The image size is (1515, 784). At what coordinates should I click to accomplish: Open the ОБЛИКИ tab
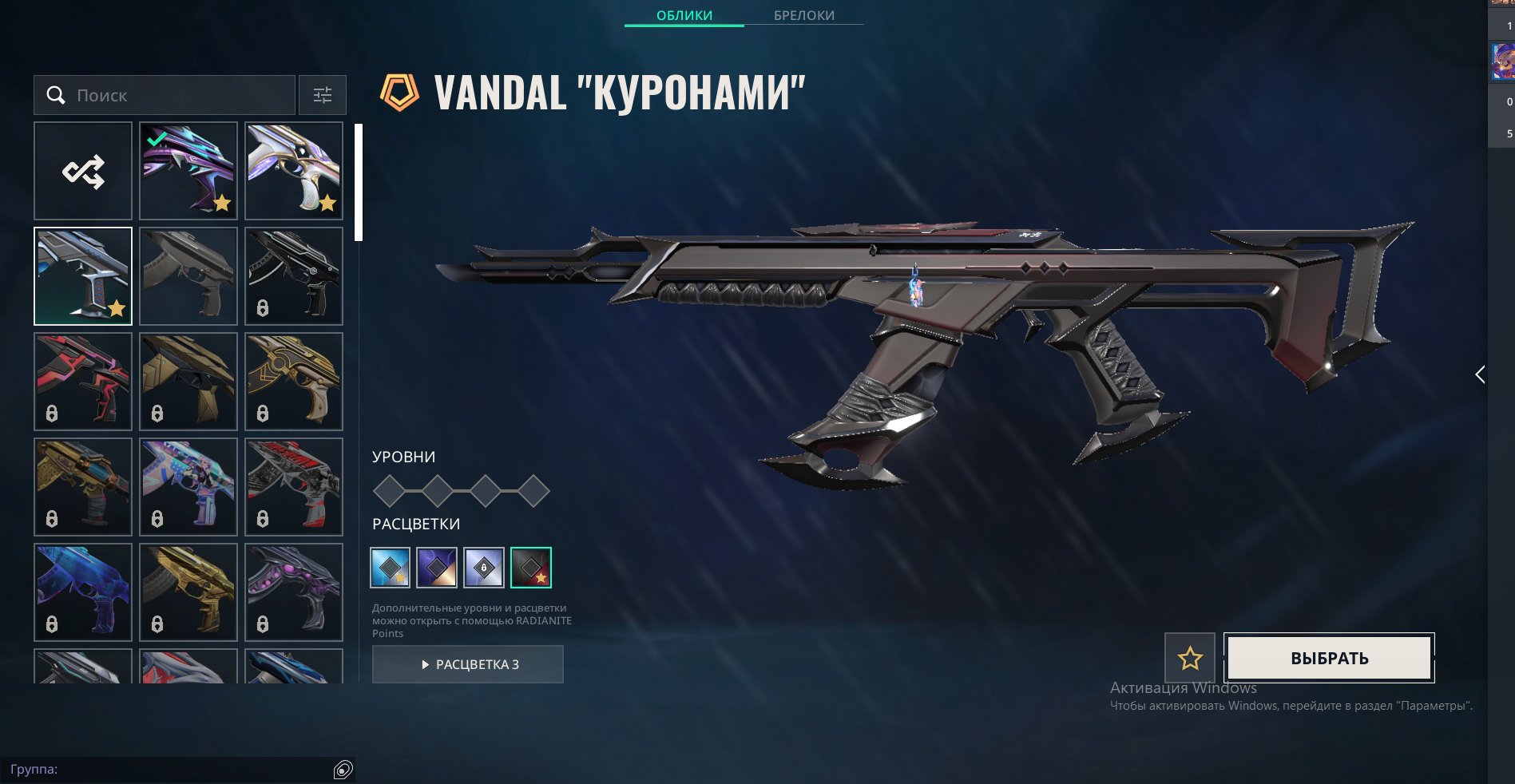tap(684, 15)
